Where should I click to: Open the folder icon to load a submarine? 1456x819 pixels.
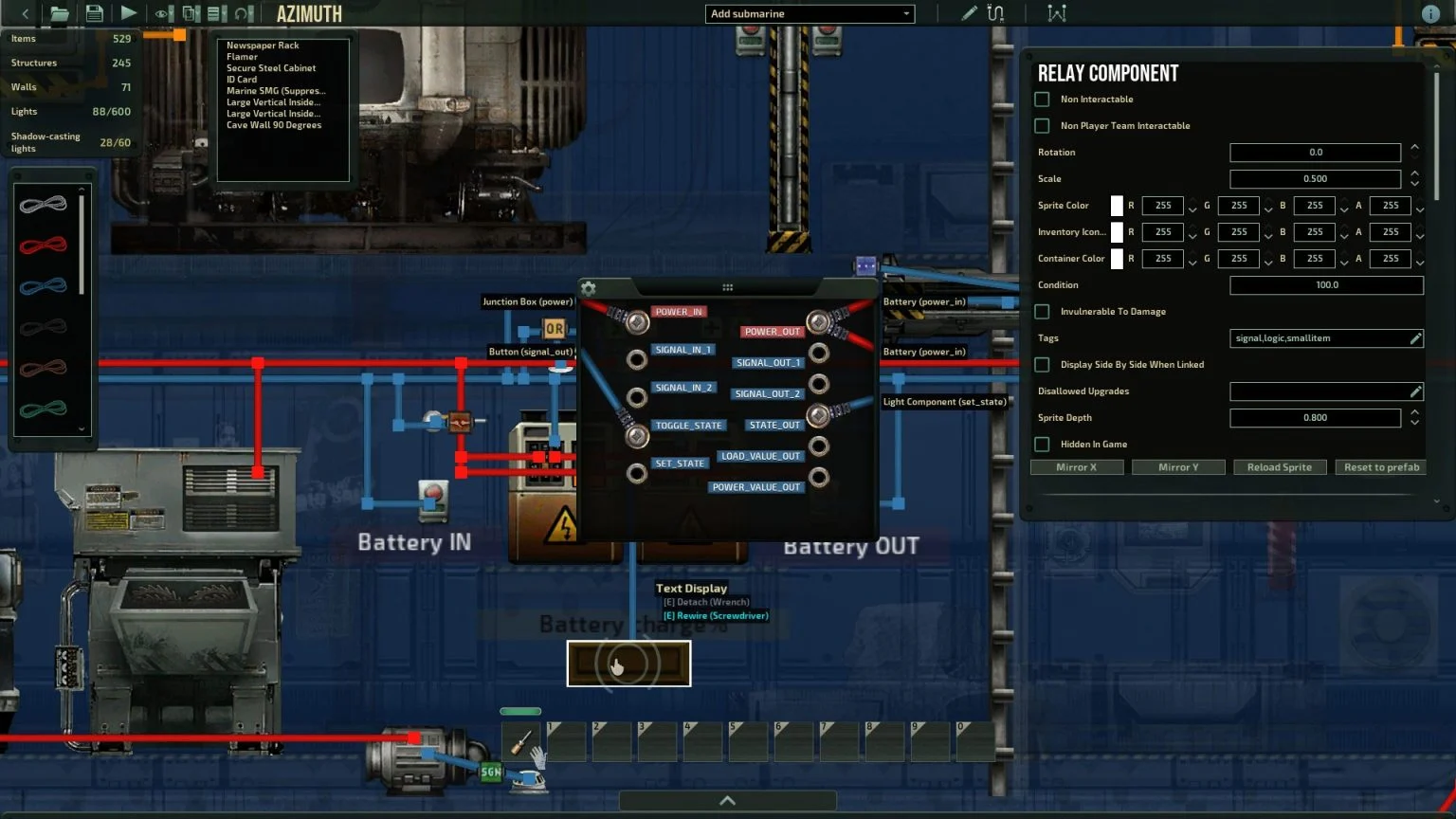[60, 13]
